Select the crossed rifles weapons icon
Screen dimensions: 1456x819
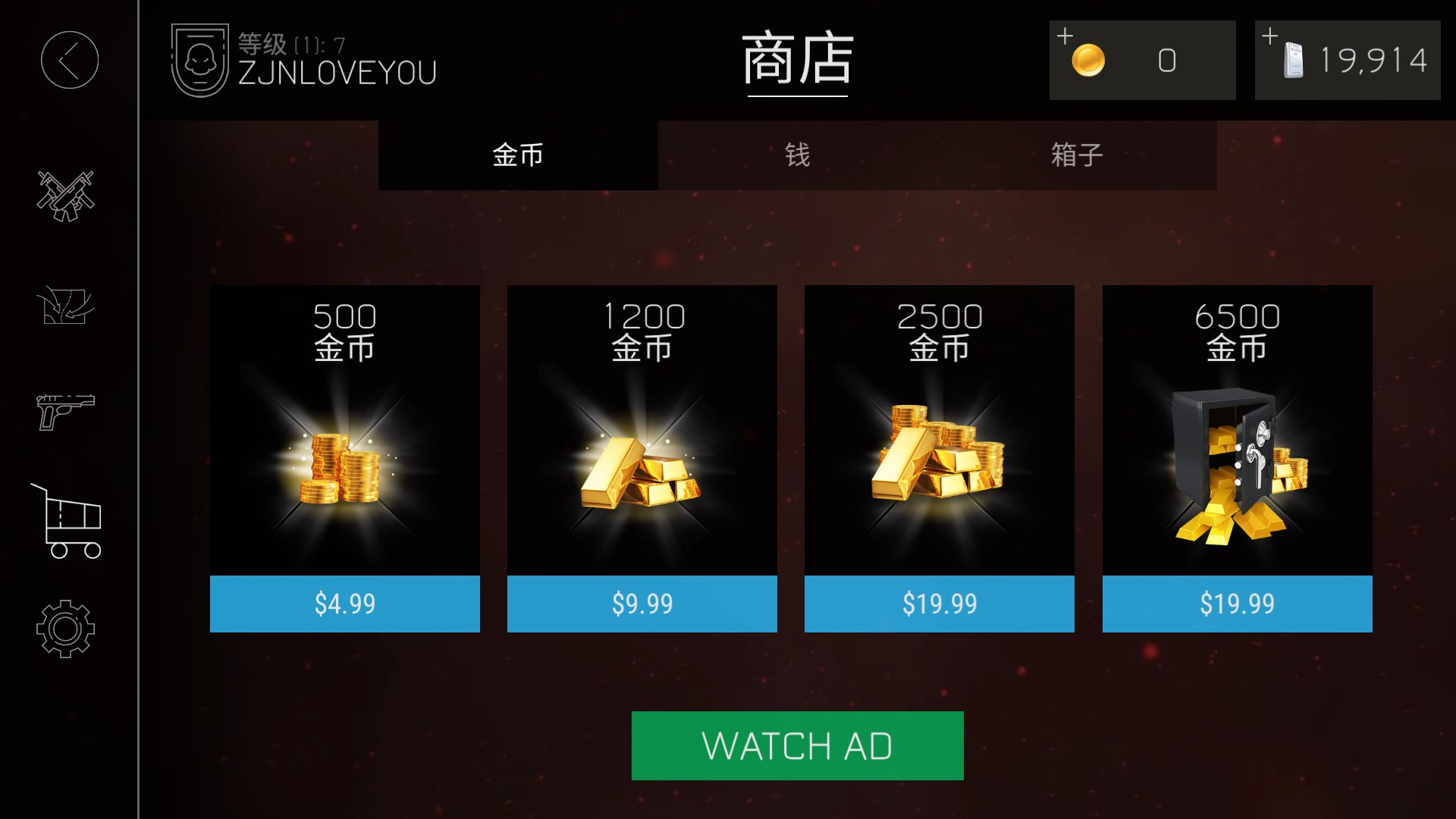[x=64, y=195]
